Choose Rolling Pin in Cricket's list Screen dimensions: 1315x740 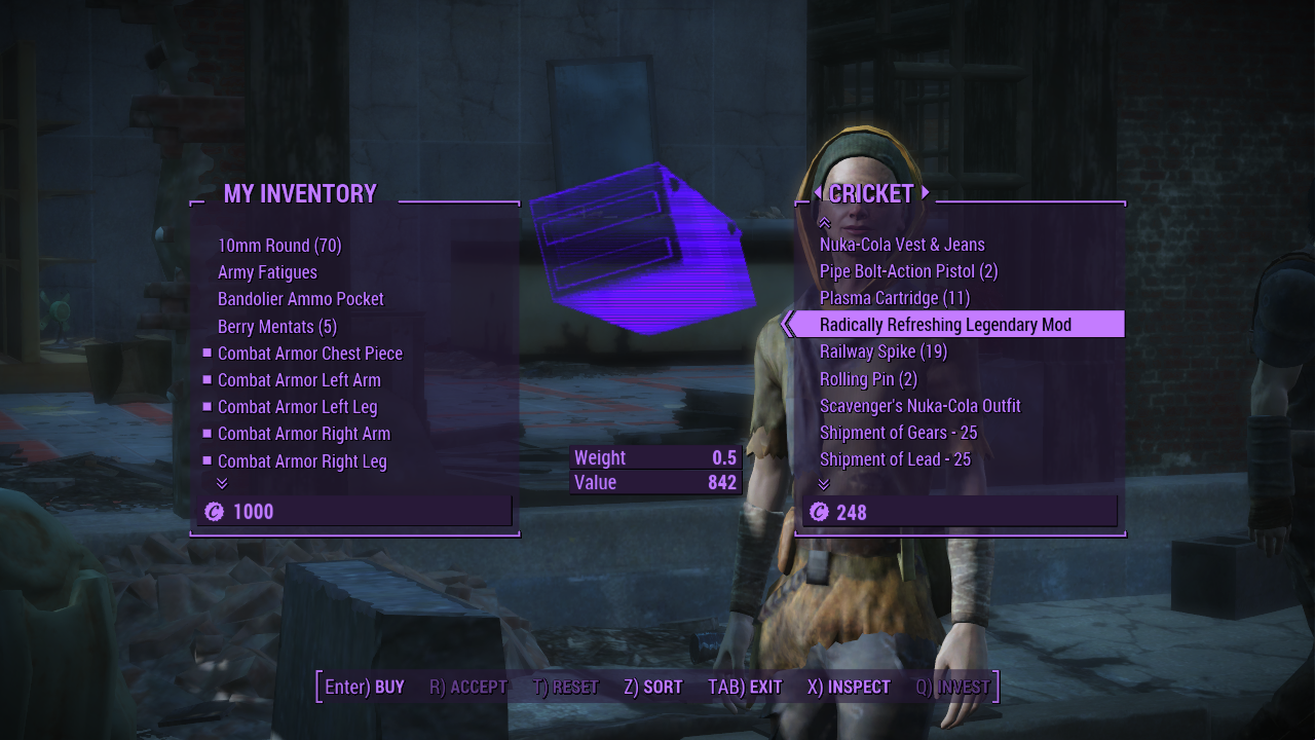(868, 379)
